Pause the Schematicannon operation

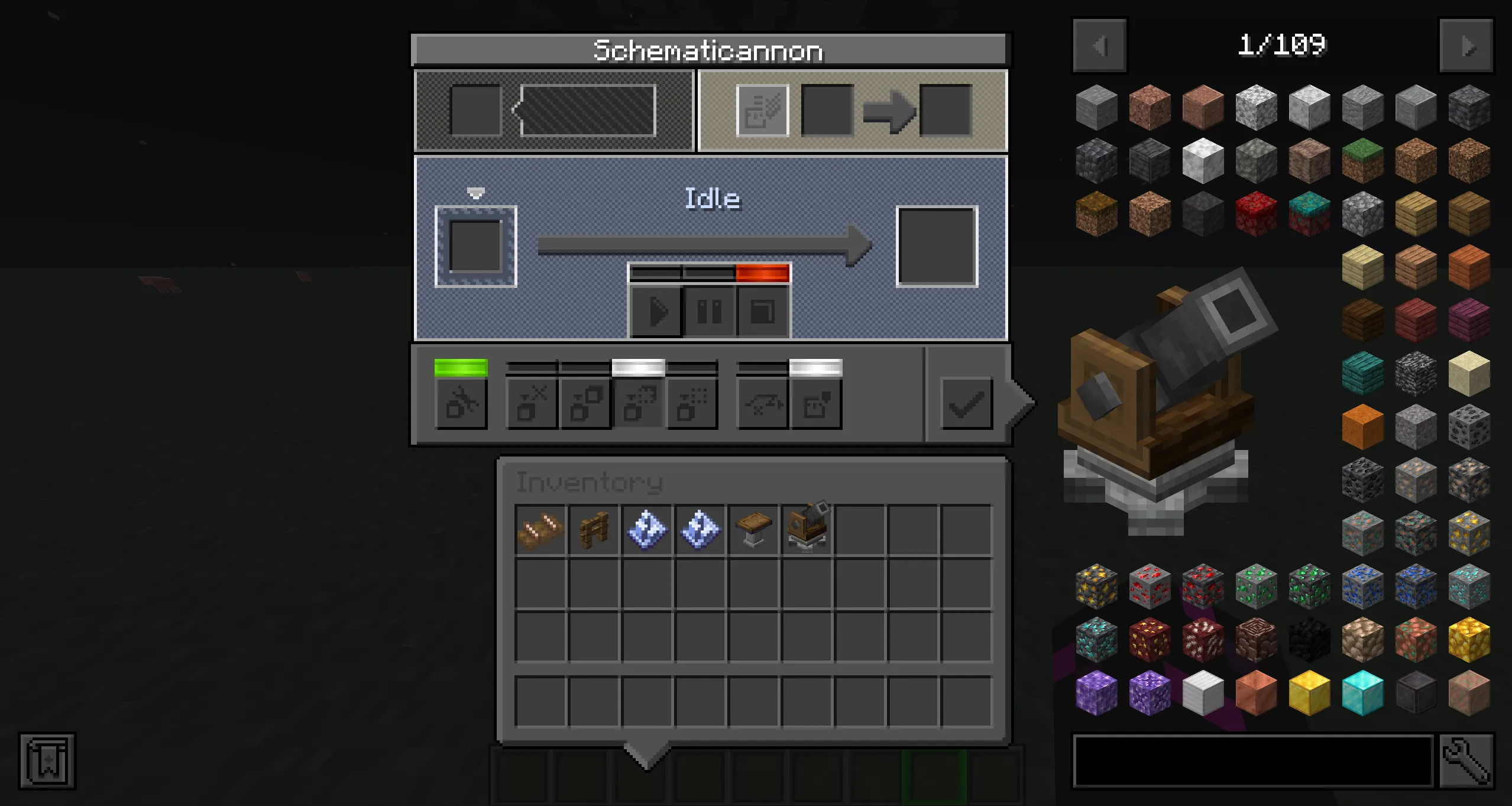(708, 312)
